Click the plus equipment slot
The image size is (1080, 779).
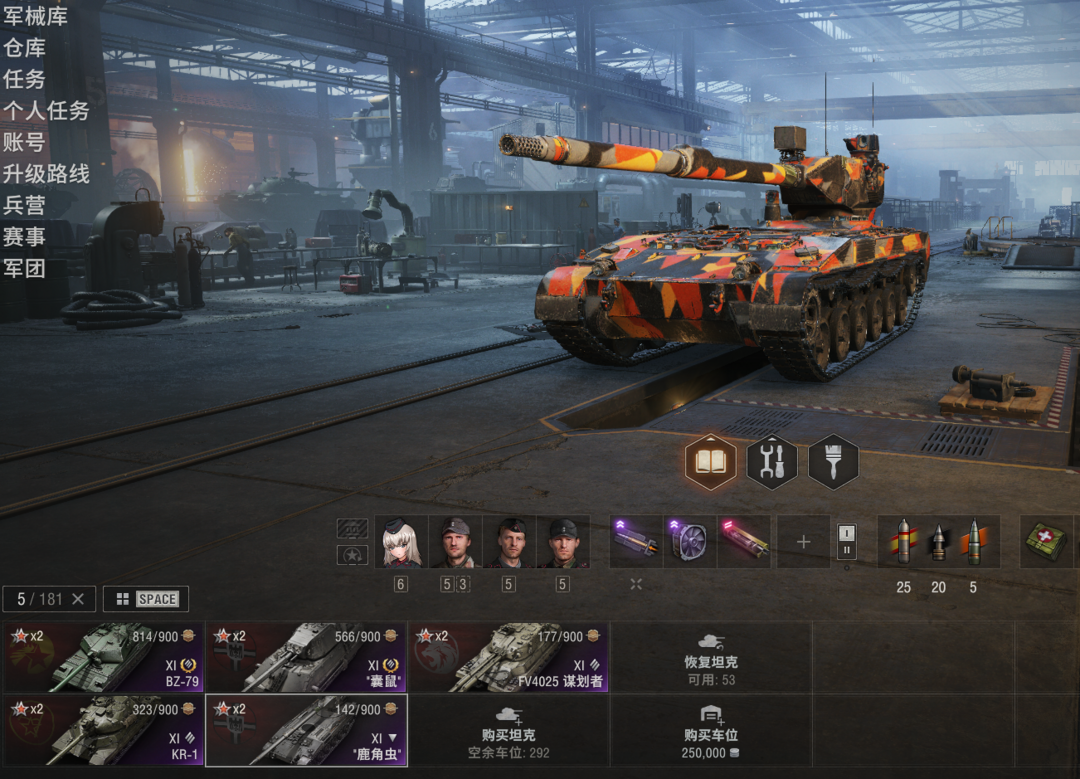pyautogui.click(x=803, y=542)
